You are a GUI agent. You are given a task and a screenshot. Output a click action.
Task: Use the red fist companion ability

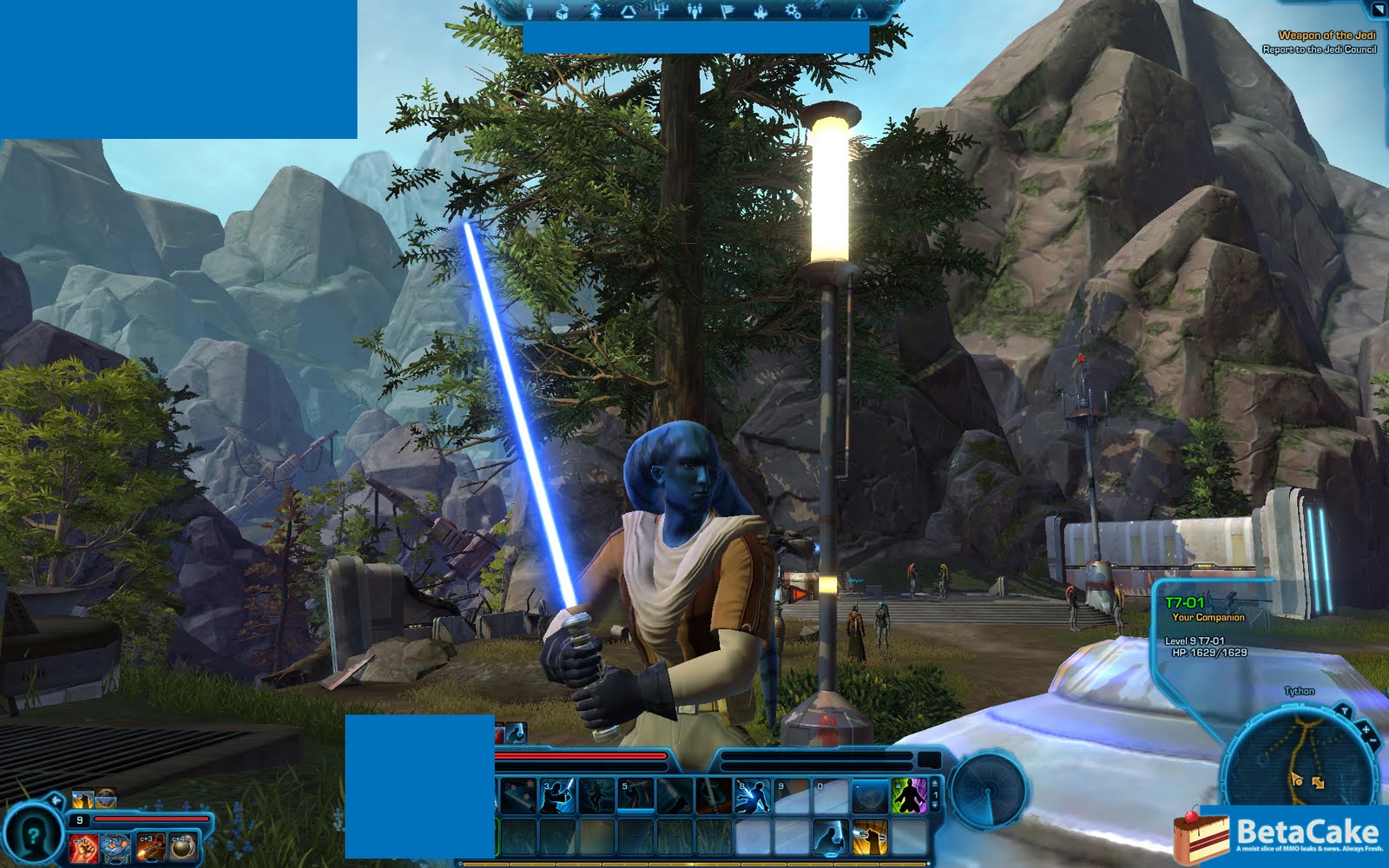click(84, 846)
